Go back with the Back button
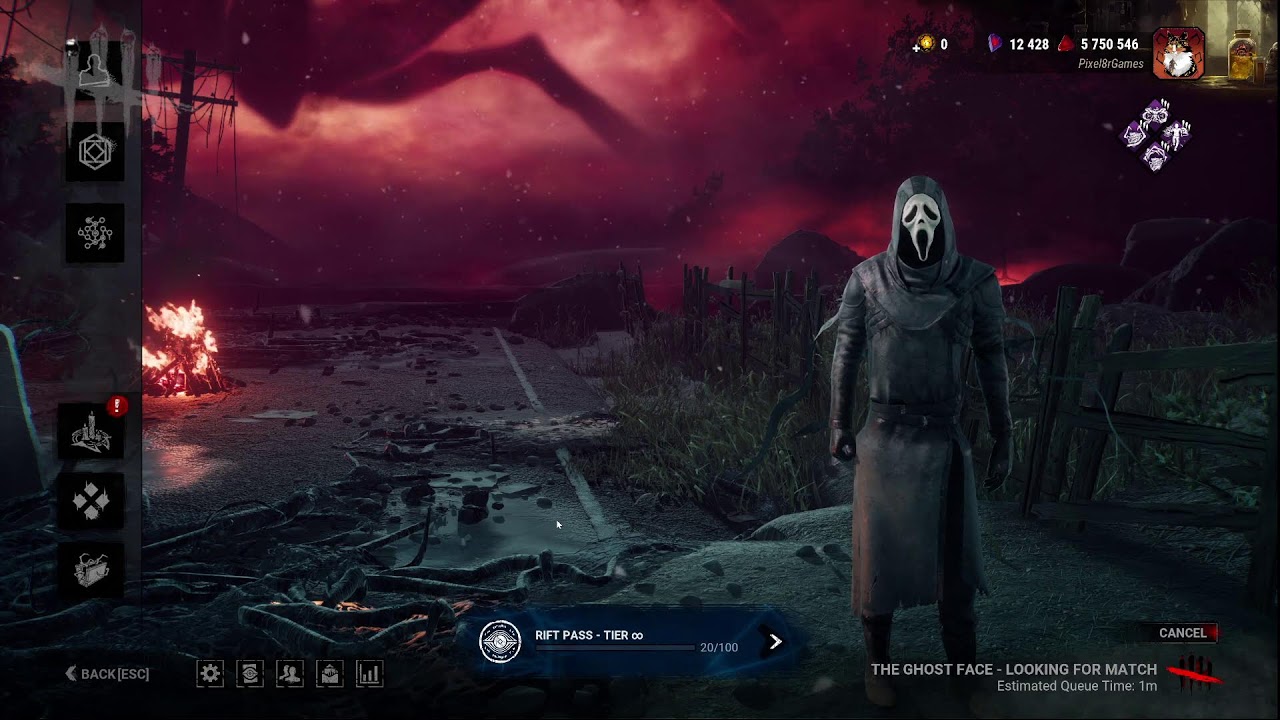Viewport: 1280px width, 720px height. (x=107, y=674)
